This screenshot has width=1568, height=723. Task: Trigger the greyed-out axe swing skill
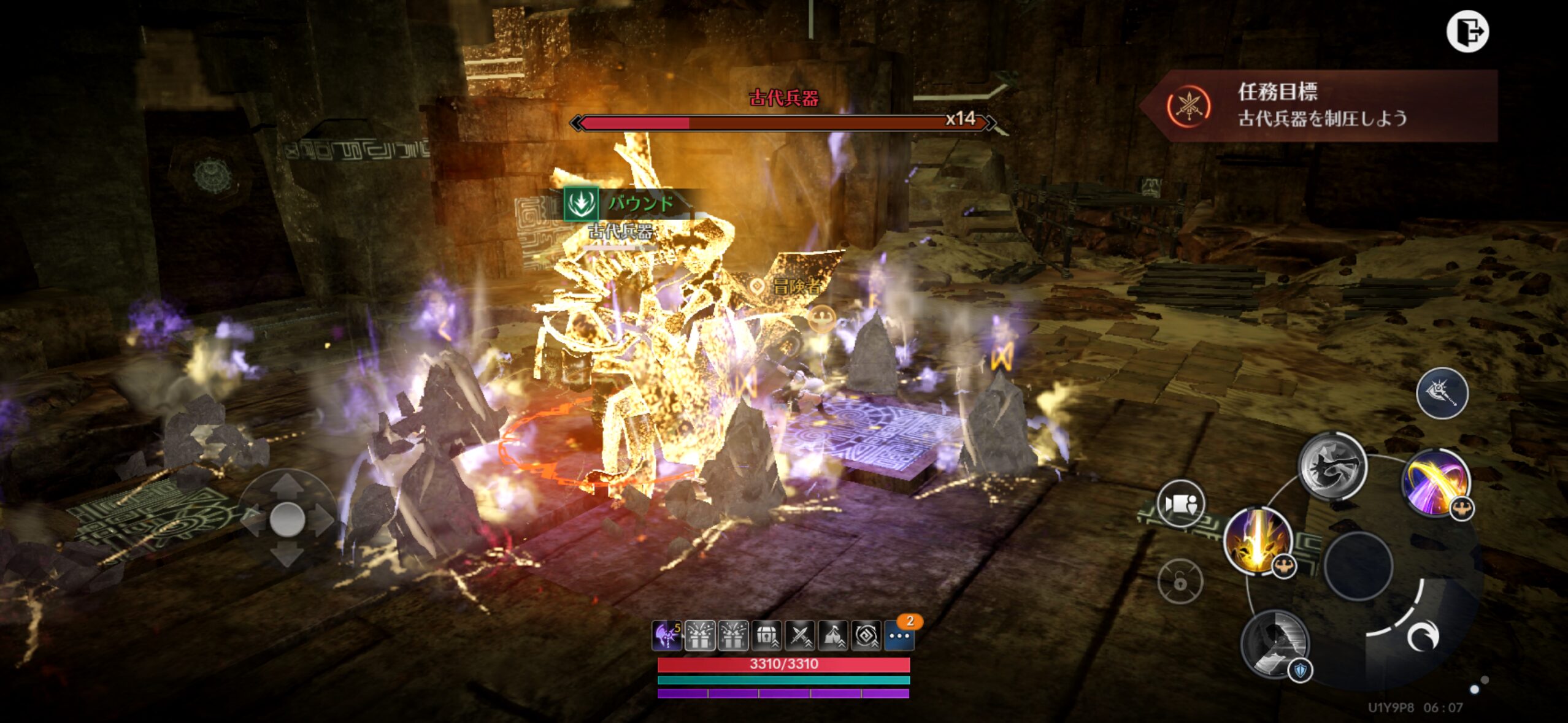click(x=1332, y=465)
